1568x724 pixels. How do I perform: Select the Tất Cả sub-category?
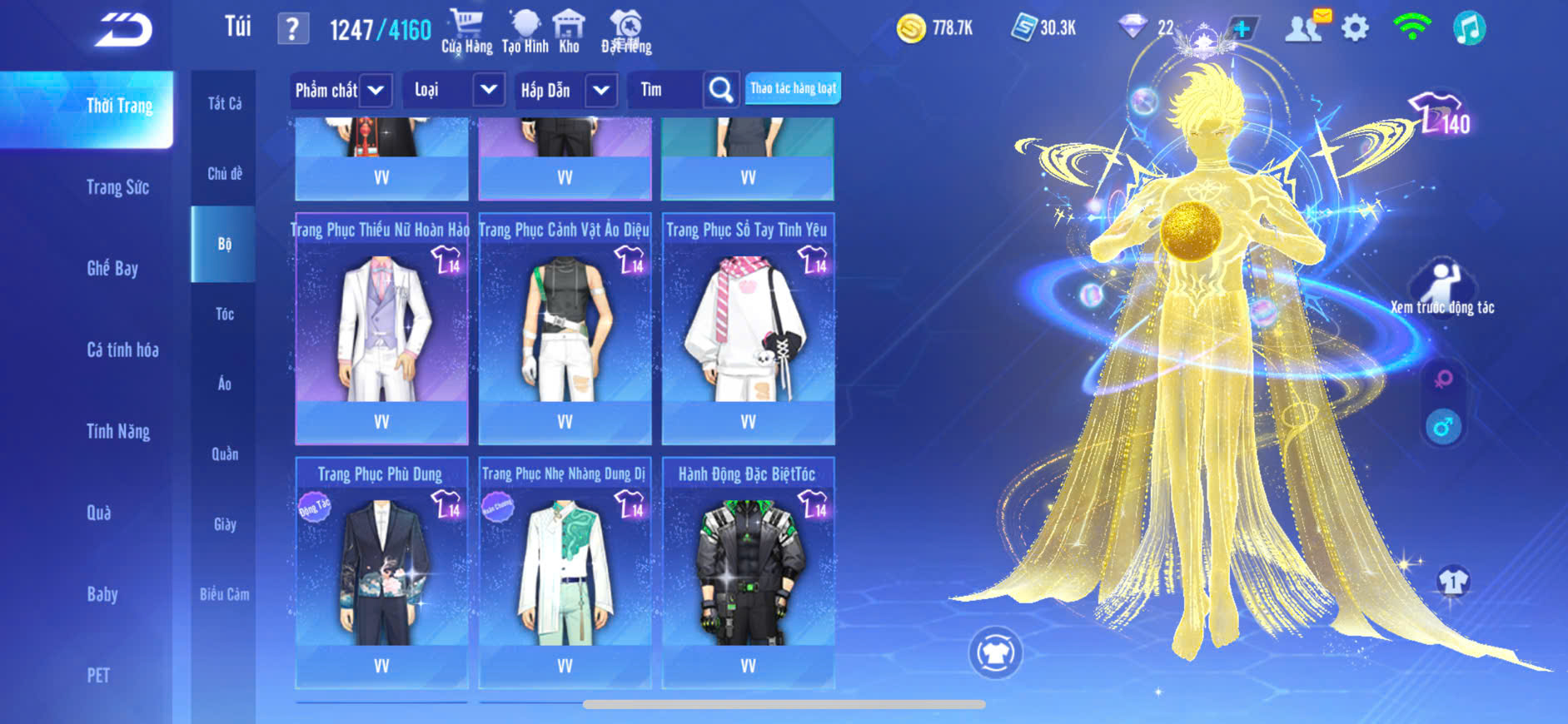(224, 103)
